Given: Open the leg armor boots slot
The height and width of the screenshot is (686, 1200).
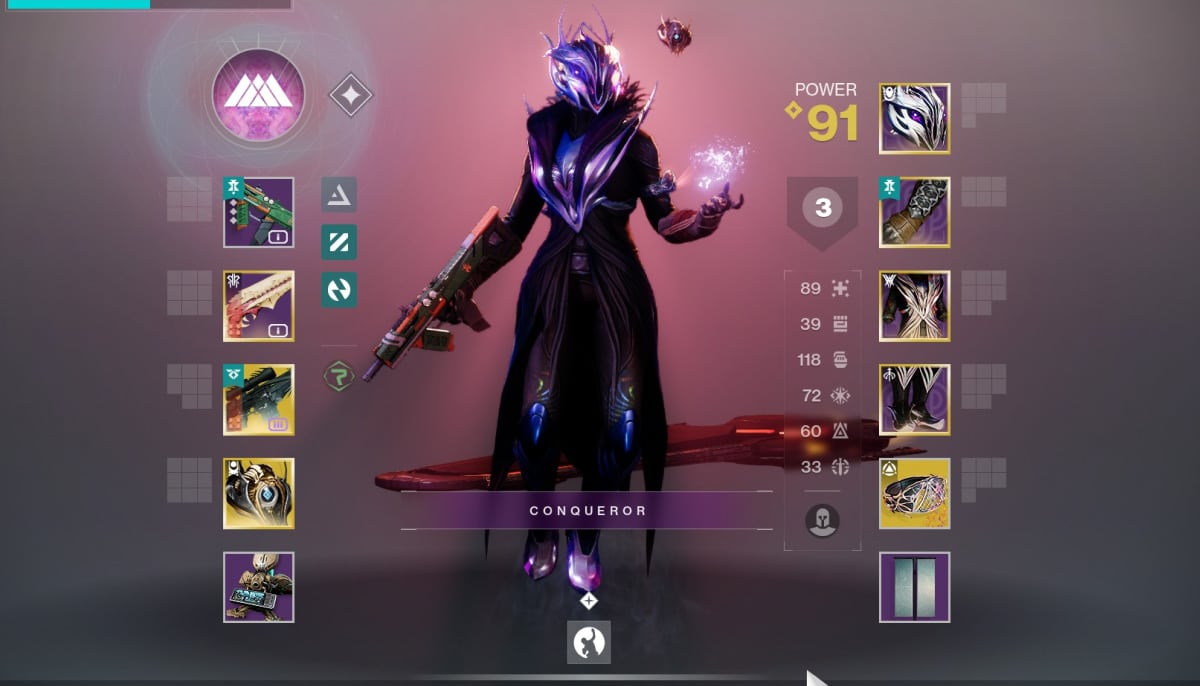Looking at the screenshot, I should (x=914, y=400).
